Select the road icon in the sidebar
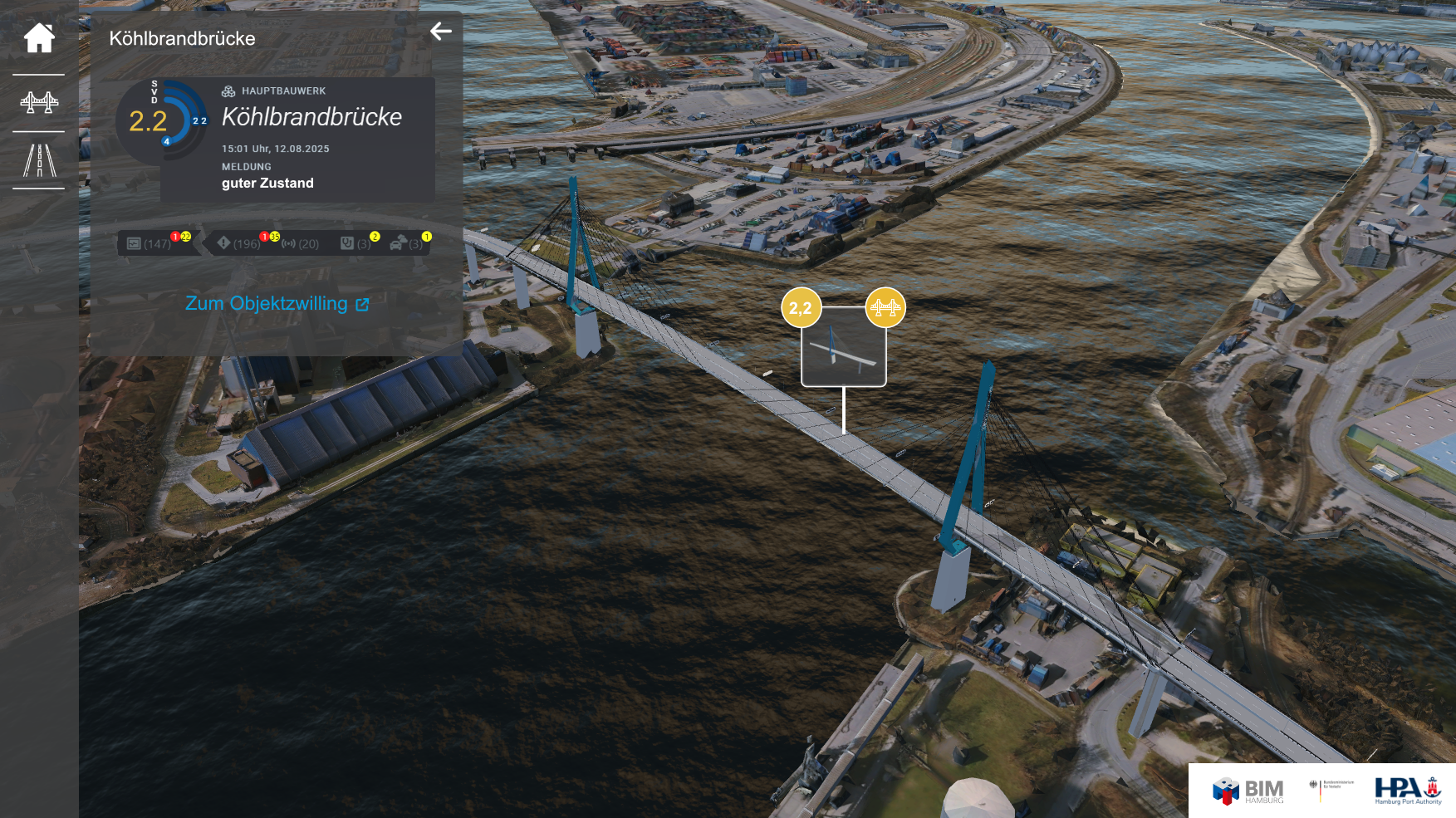The width and height of the screenshot is (1456, 818). click(x=39, y=160)
